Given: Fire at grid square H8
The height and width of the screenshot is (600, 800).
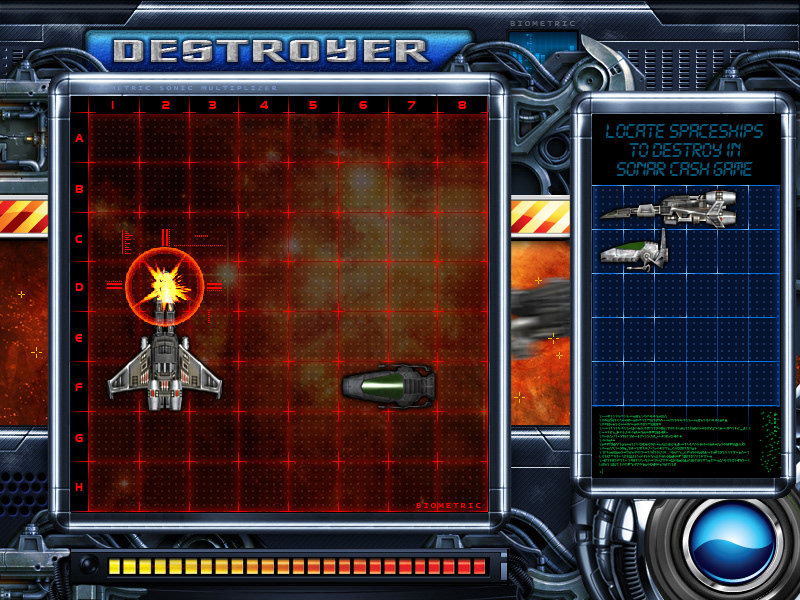Looking at the screenshot, I should 462,487.
